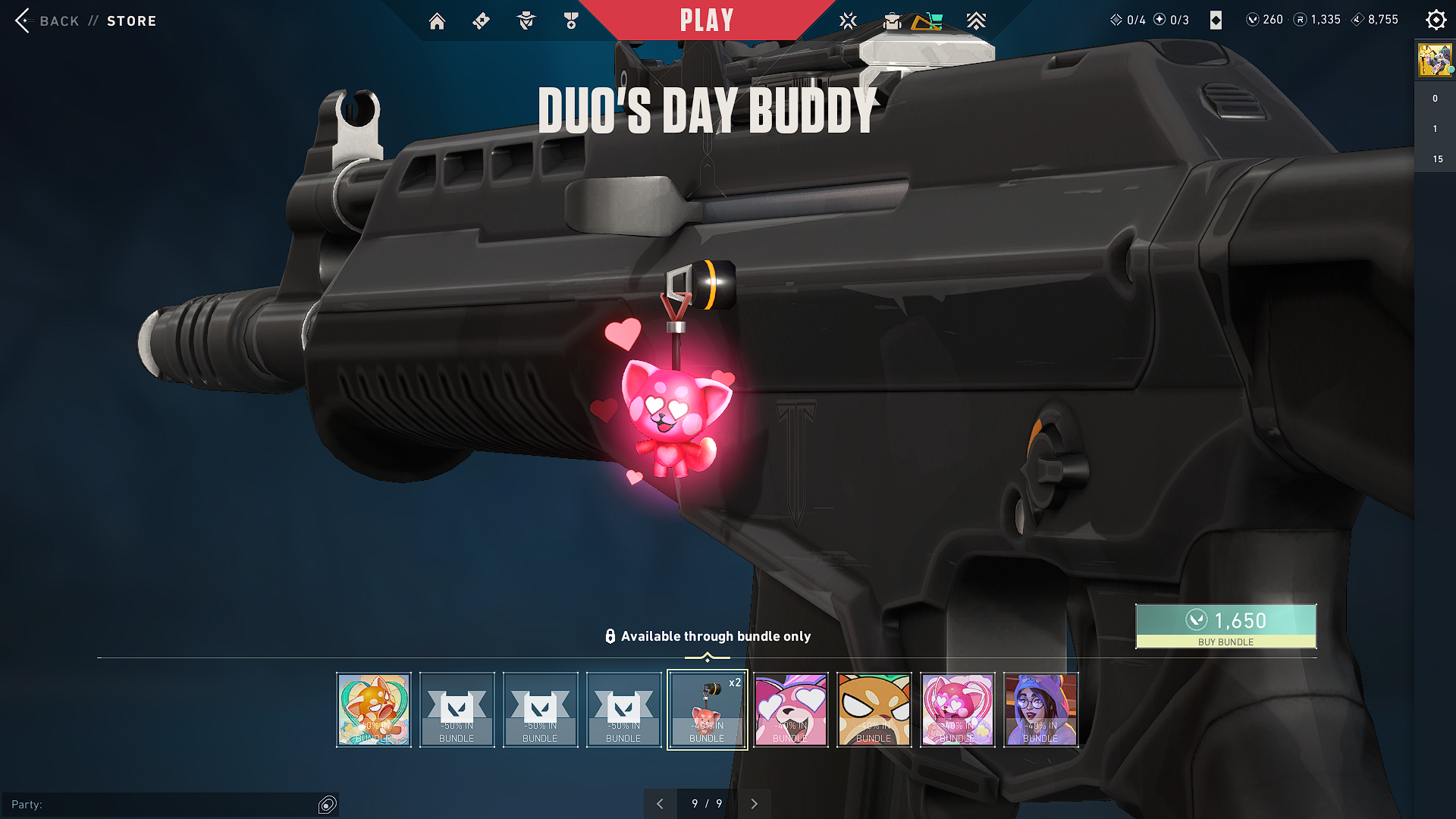Open the Progression arrows icon
Screen dimensions: 1456x819
coord(977,20)
